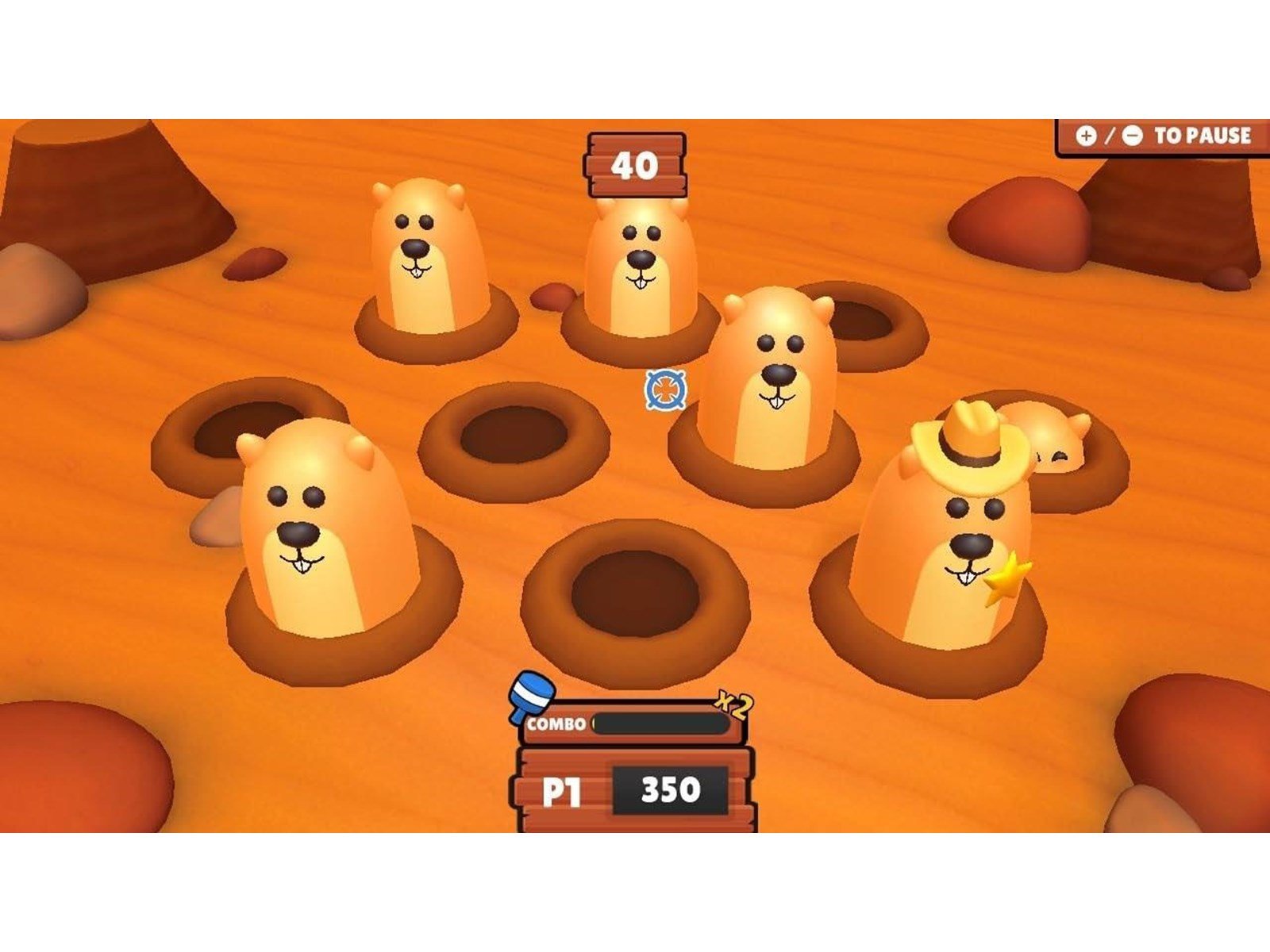Image resolution: width=1270 pixels, height=952 pixels.
Task: Click the plus icon in the pause prompt
Action: point(1086,136)
